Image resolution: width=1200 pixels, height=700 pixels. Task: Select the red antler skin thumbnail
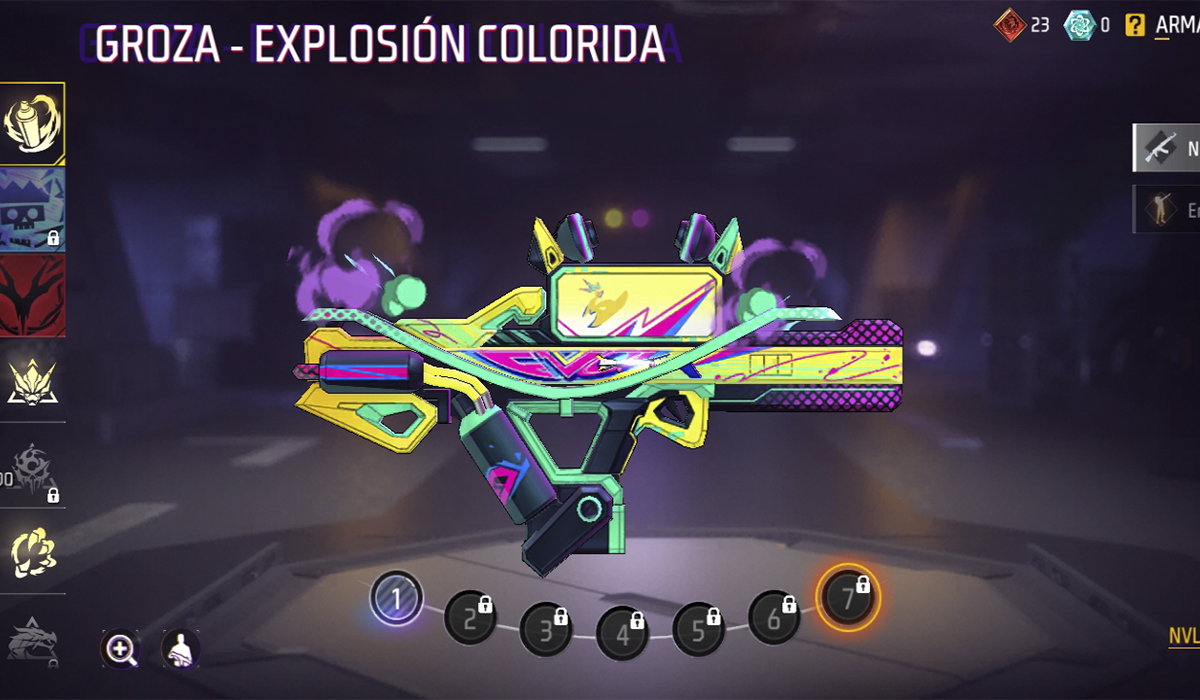click(x=32, y=295)
